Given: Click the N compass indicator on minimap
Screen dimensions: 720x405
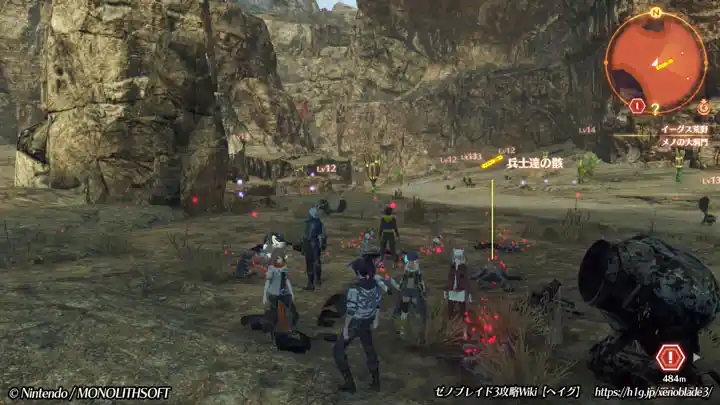Looking at the screenshot, I should pos(656,12).
